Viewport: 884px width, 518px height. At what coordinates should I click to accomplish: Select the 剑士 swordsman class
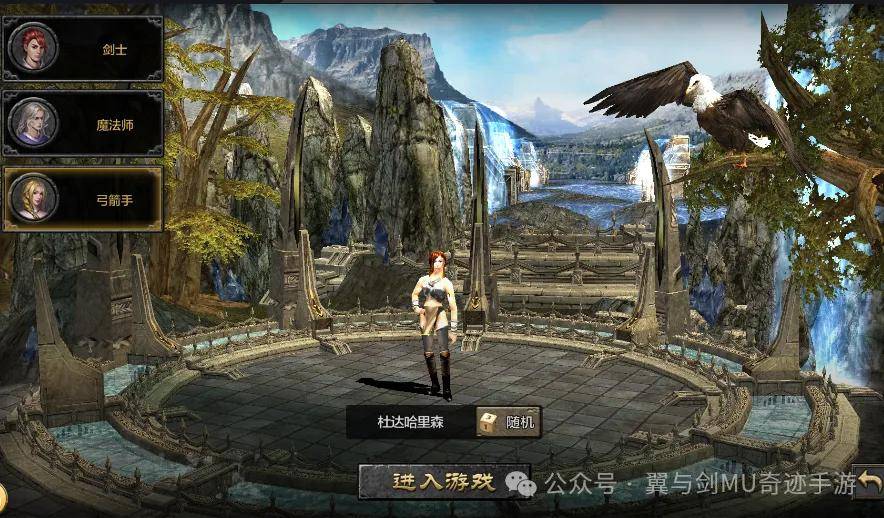(83, 47)
